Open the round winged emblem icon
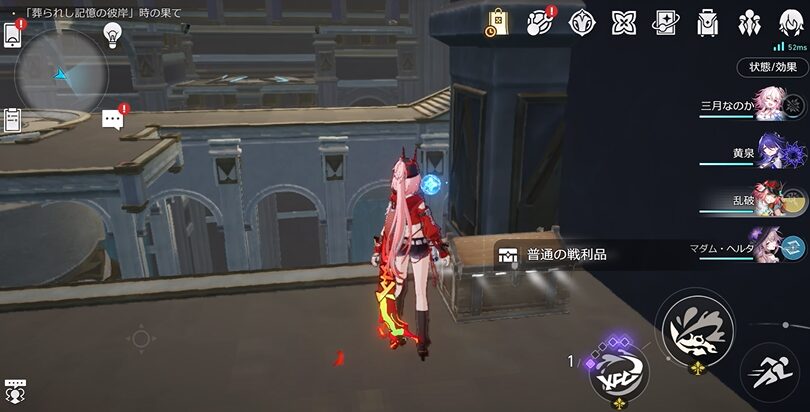Image resolution: width=810 pixels, height=412 pixels. tap(582, 22)
